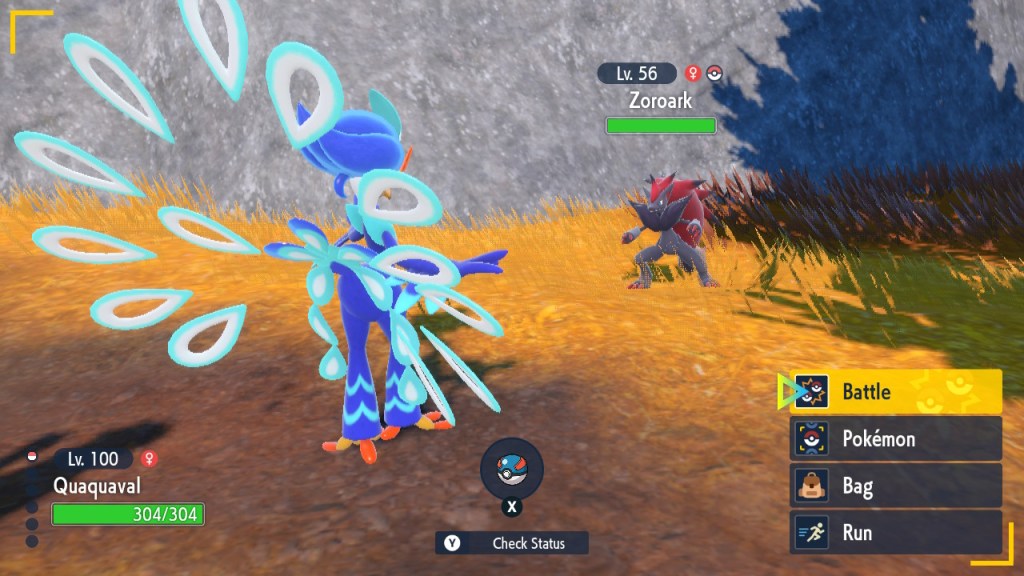Open the Bag menu
This screenshot has width=1024, height=576.
click(x=896, y=486)
